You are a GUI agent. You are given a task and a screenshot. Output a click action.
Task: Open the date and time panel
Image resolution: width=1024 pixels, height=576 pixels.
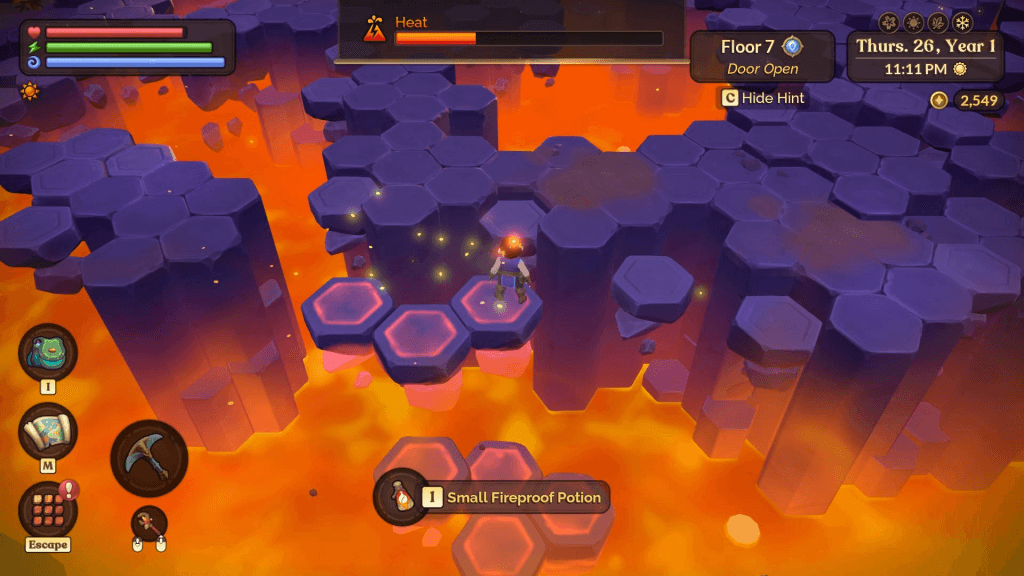point(925,57)
